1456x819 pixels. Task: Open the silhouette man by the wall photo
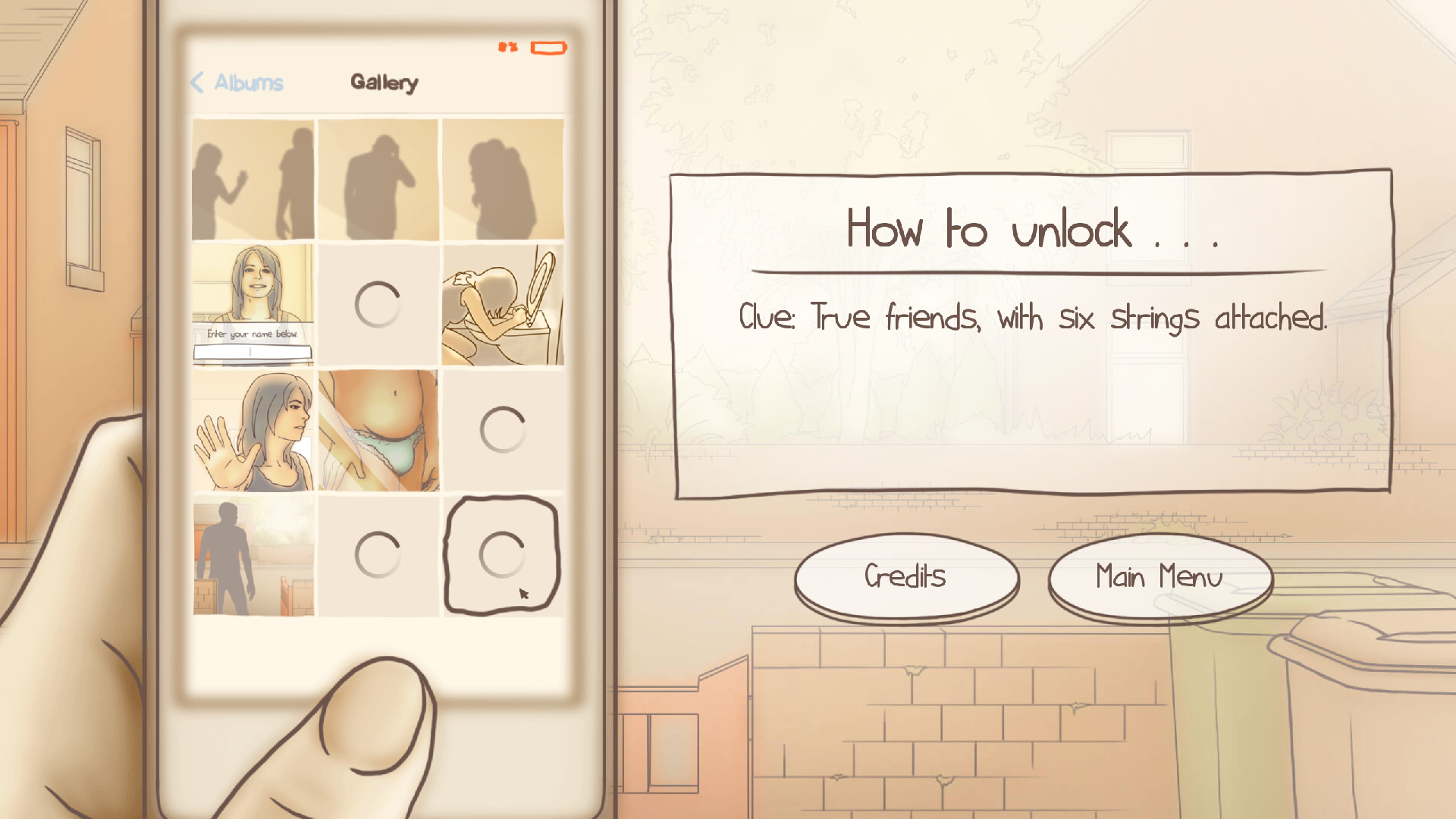tap(253, 554)
